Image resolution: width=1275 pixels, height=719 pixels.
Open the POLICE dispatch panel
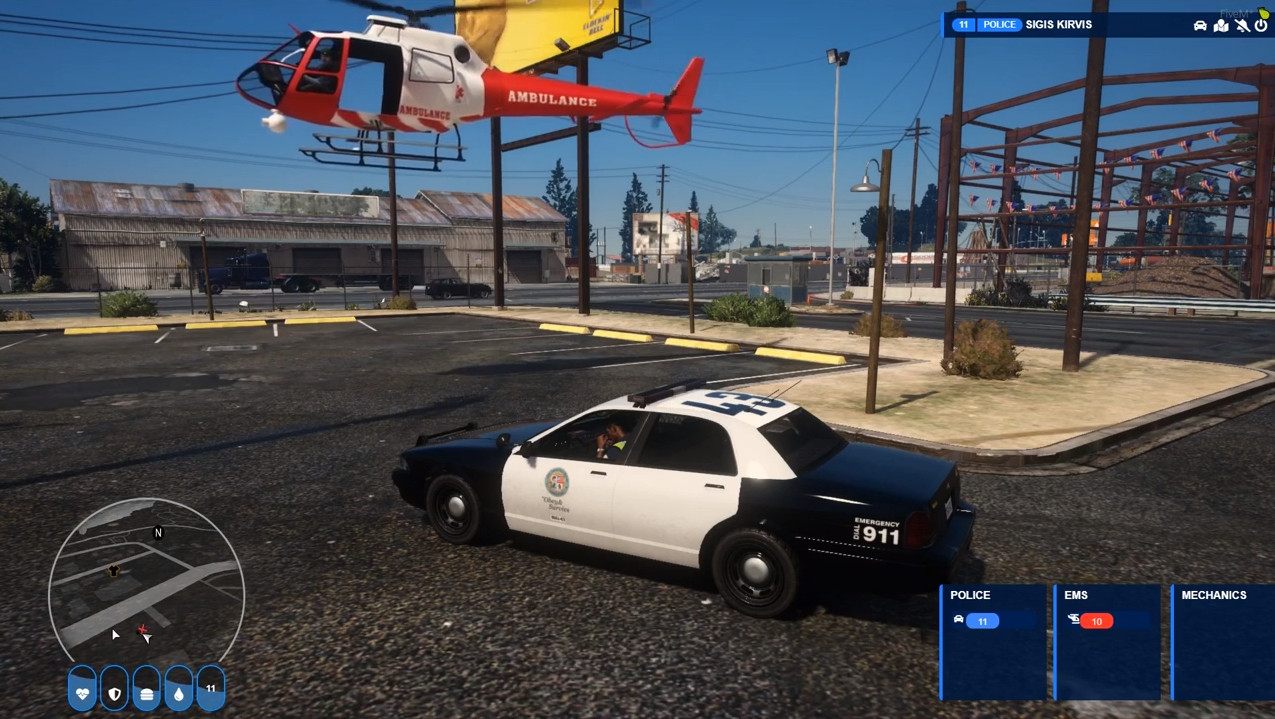pos(993,642)
